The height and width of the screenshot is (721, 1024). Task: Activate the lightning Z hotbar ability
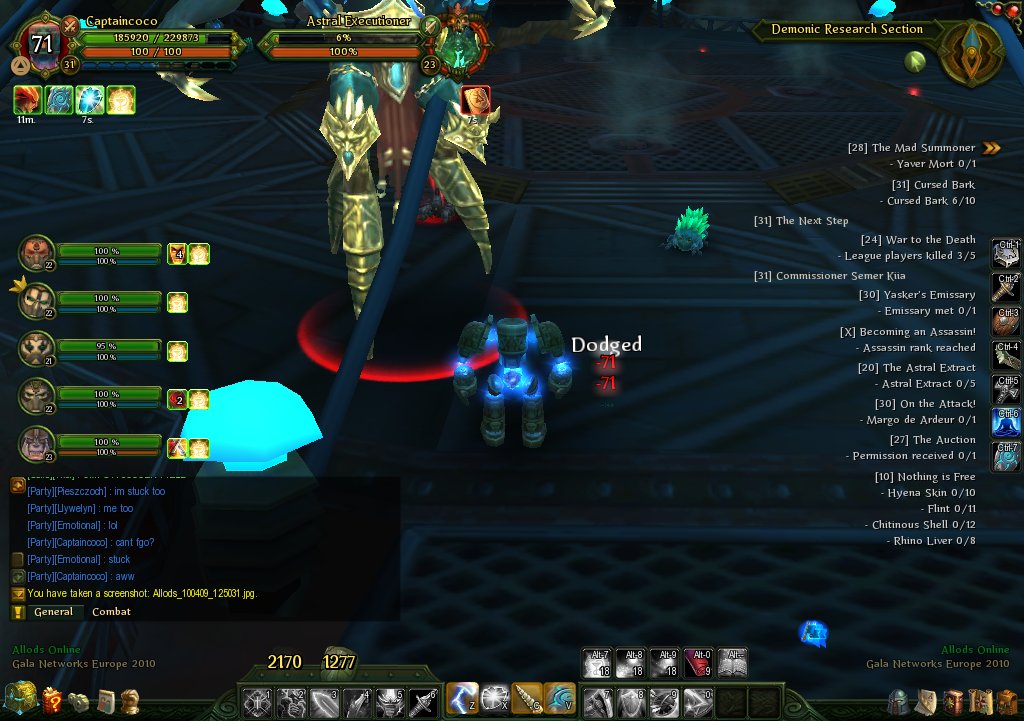click(x=462, y=698)
